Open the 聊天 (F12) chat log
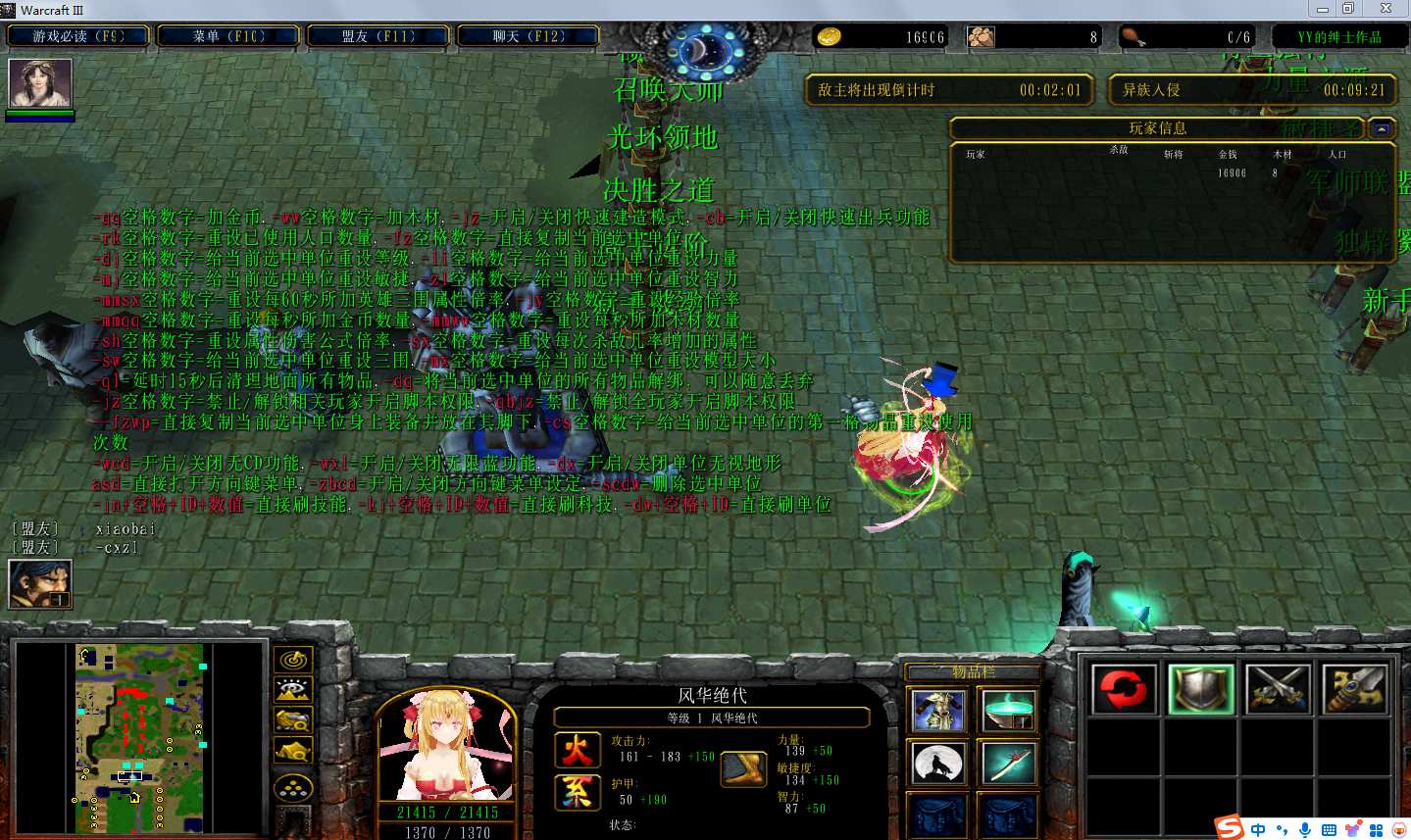This screenshot has width=1411, height=840. point(529,36)
